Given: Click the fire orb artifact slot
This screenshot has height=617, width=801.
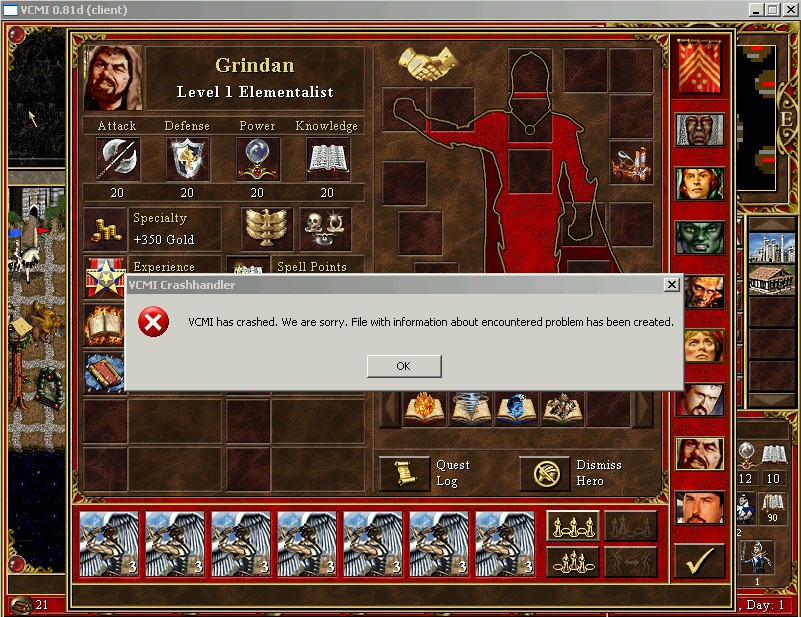Looking at the screenshot, I should (424, 409).
